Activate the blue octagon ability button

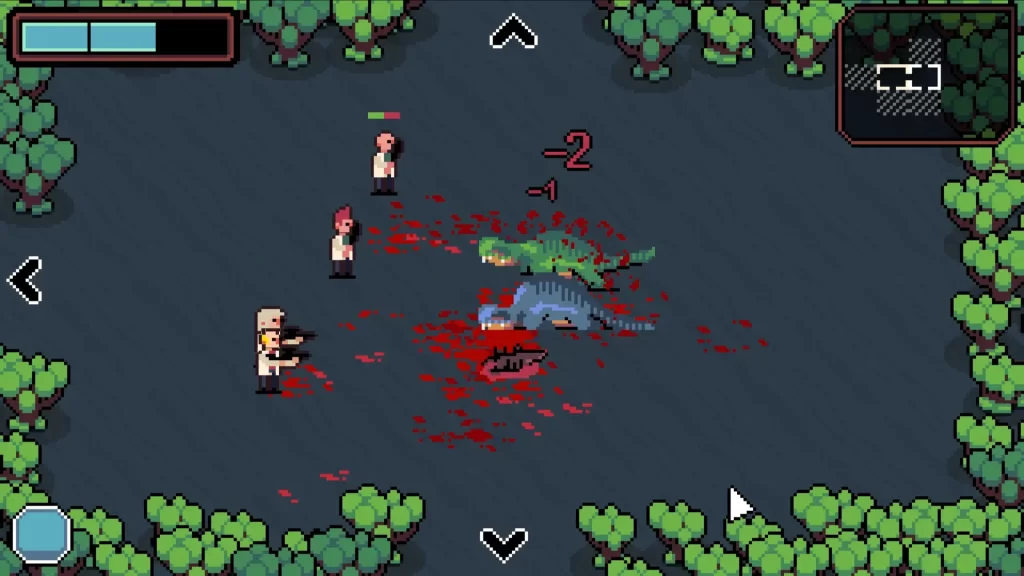(x=42, y=533)
